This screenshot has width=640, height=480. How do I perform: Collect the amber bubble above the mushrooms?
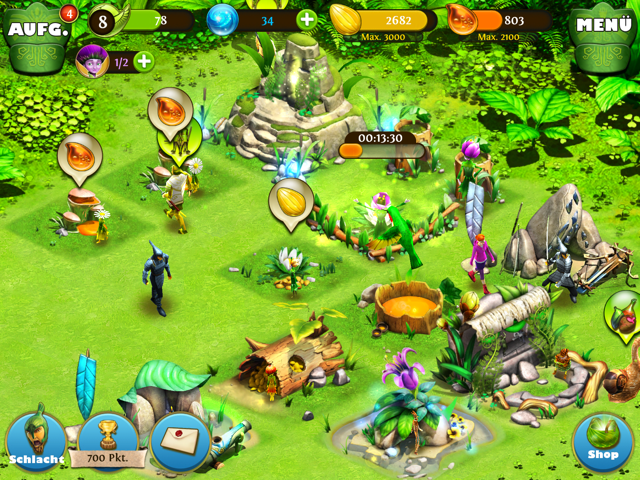tap(79, 156)
